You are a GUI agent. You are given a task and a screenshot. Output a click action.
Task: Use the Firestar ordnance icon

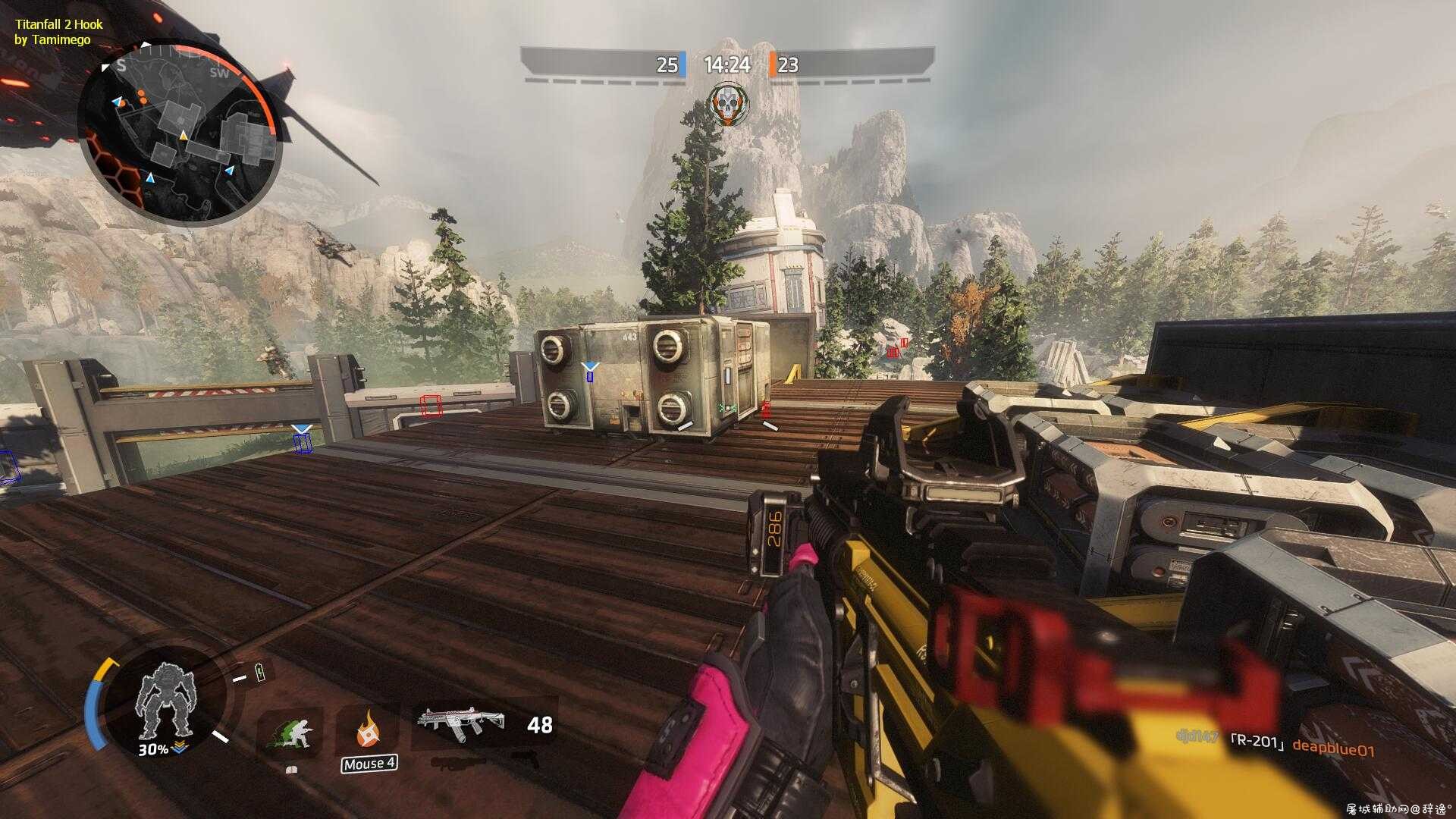(369, 729)
